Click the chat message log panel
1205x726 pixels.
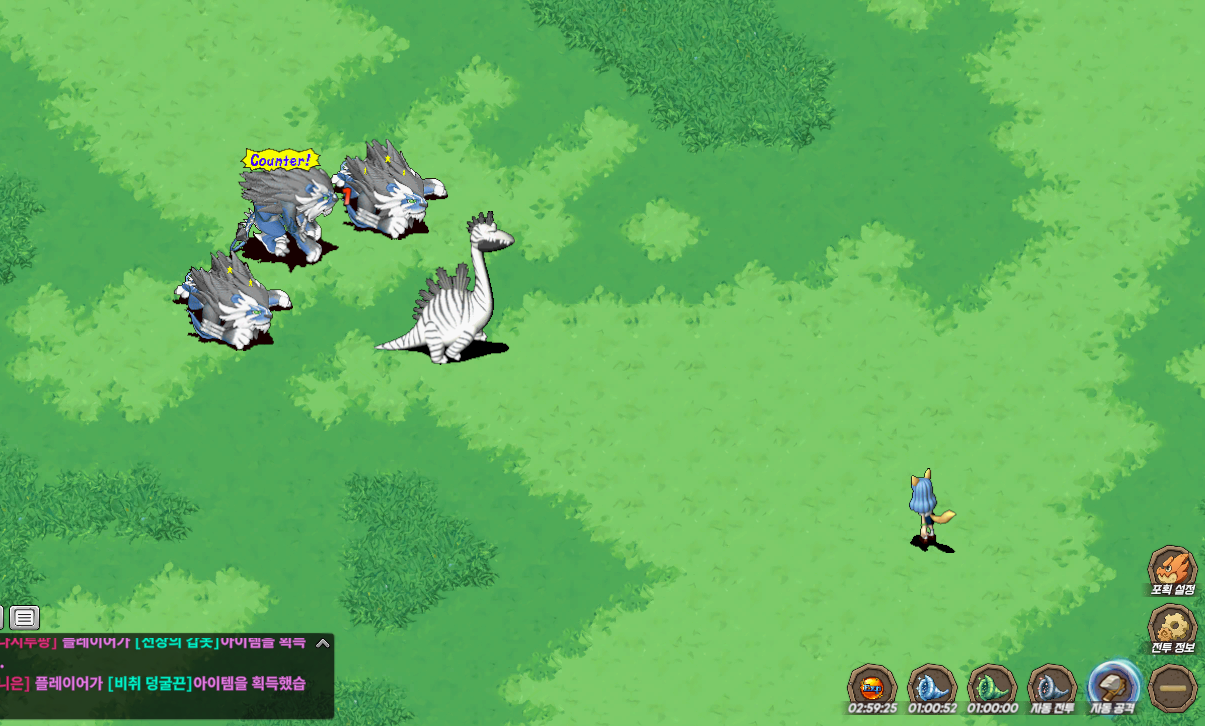165,675
